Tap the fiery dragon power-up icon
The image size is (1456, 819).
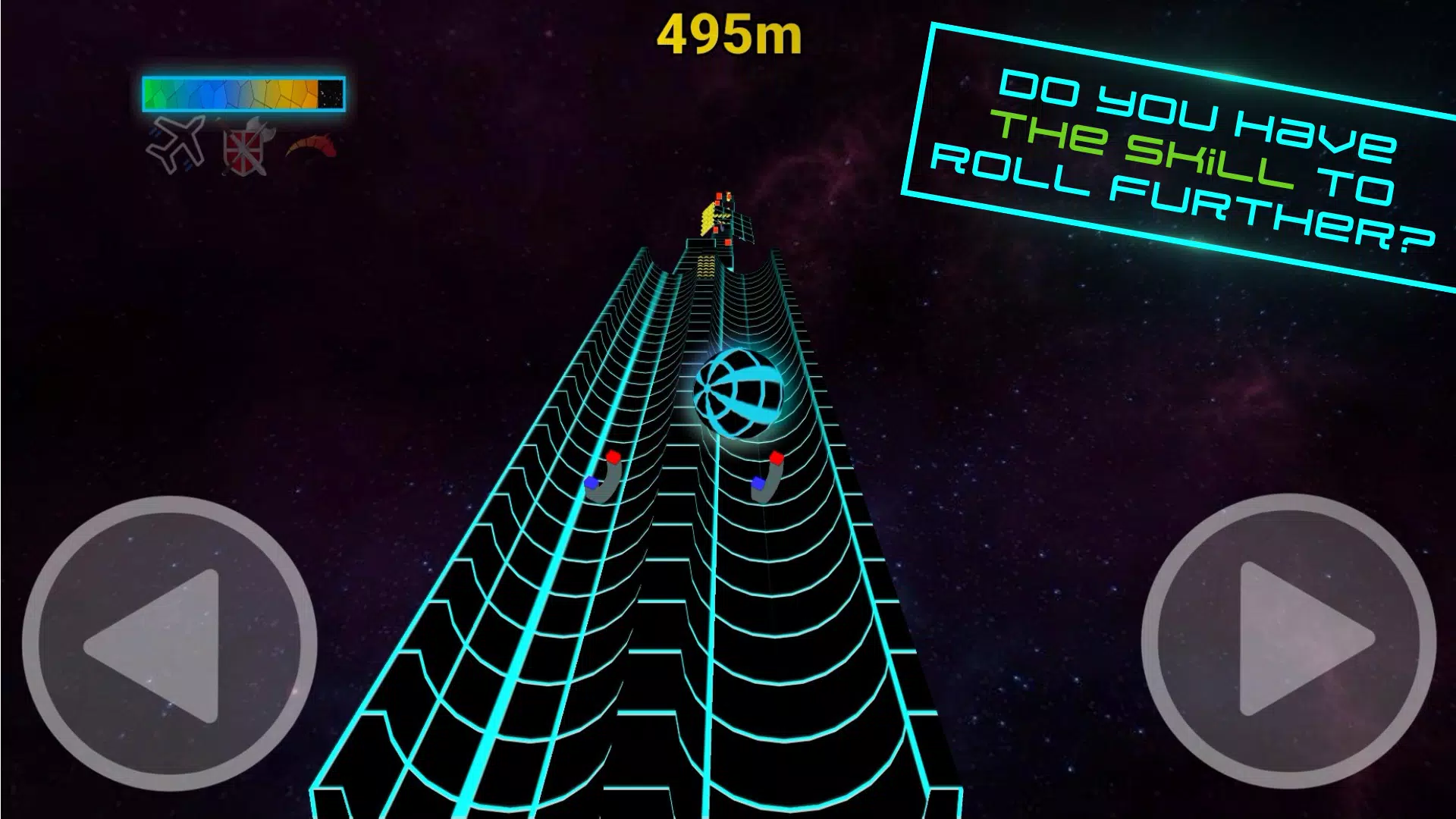(x=311, y=144)
